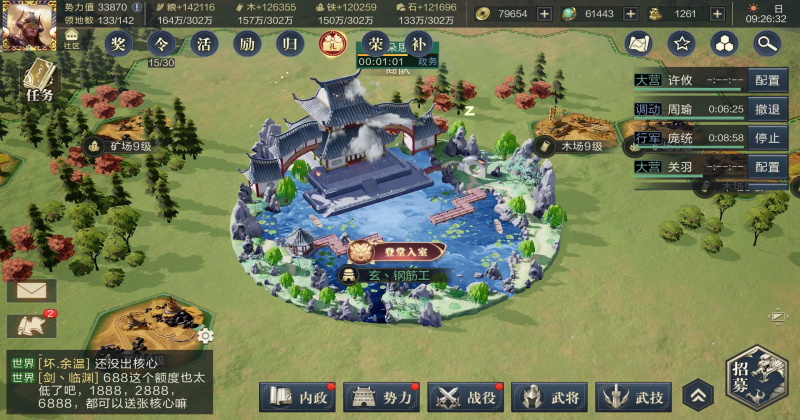Image resolution: width=800 pixels, height=420 pixels.
Task: Configure 关羽's troop with 配置
Action: [767, 167]
